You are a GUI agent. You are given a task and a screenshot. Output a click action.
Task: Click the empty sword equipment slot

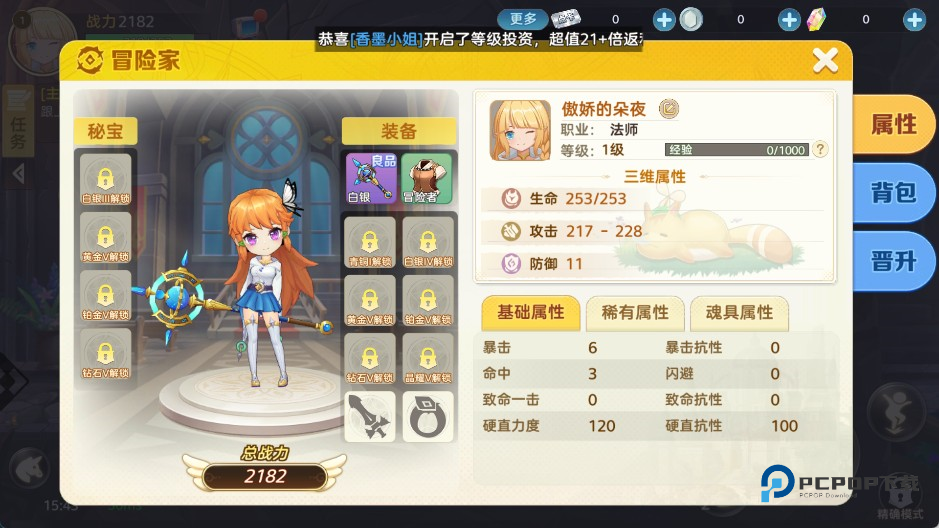pos(371,417)
